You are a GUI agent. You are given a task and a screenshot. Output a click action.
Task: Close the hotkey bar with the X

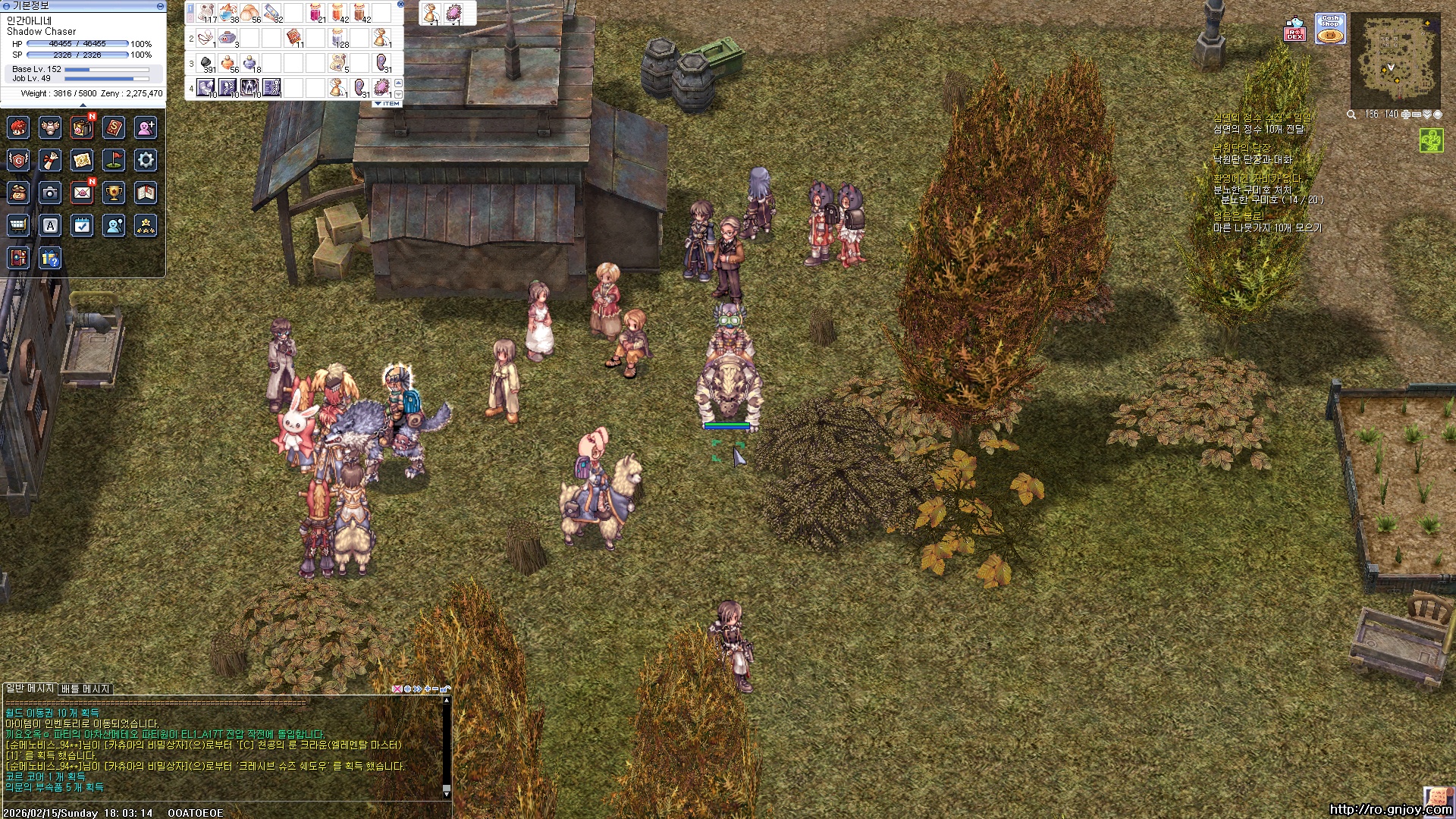400,5
